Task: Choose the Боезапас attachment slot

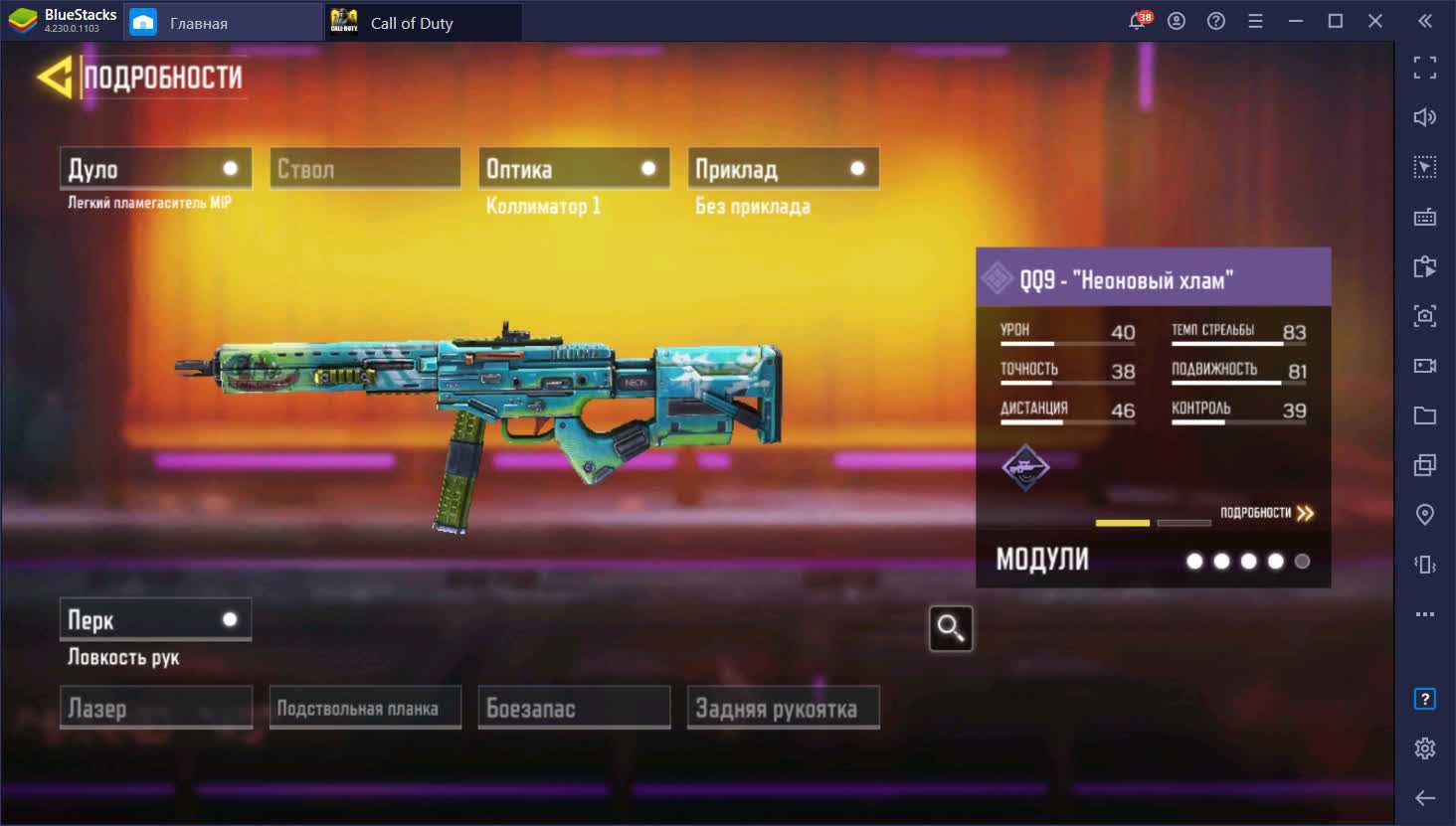Action: point(574,708)
